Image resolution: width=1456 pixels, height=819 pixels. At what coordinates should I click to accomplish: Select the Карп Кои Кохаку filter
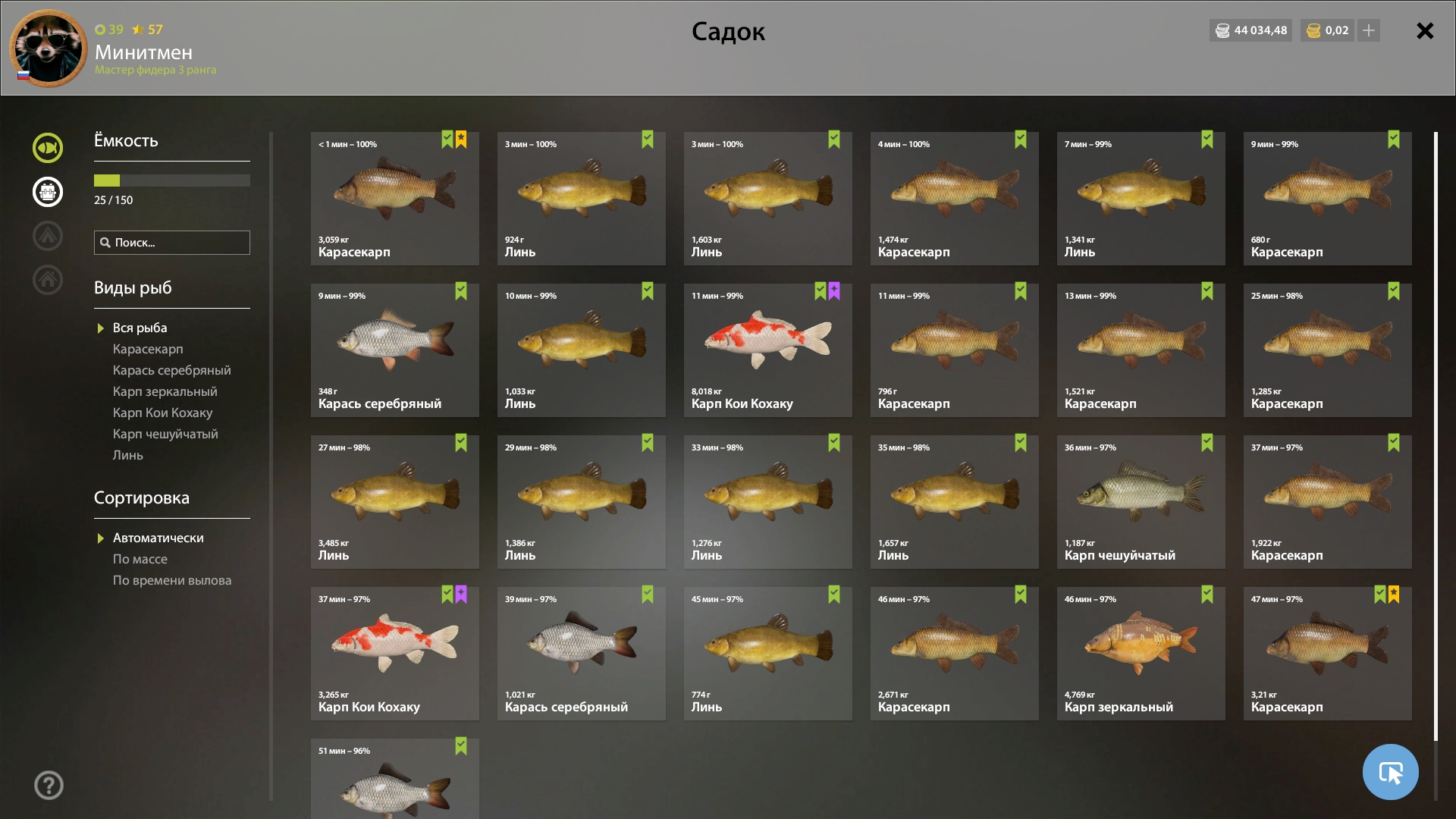click(162, 413)
